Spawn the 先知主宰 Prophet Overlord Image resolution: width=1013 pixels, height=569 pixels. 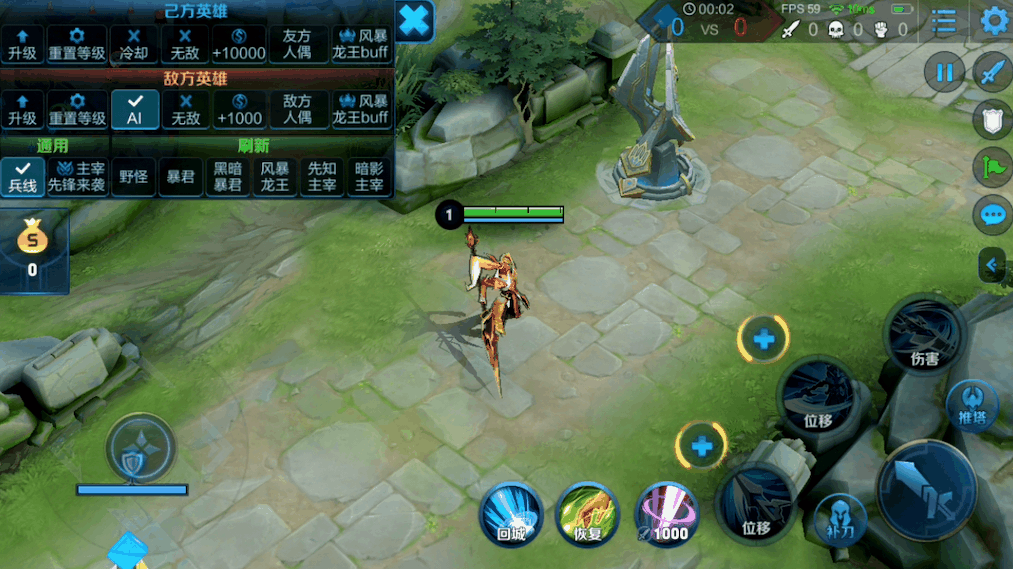322,176
